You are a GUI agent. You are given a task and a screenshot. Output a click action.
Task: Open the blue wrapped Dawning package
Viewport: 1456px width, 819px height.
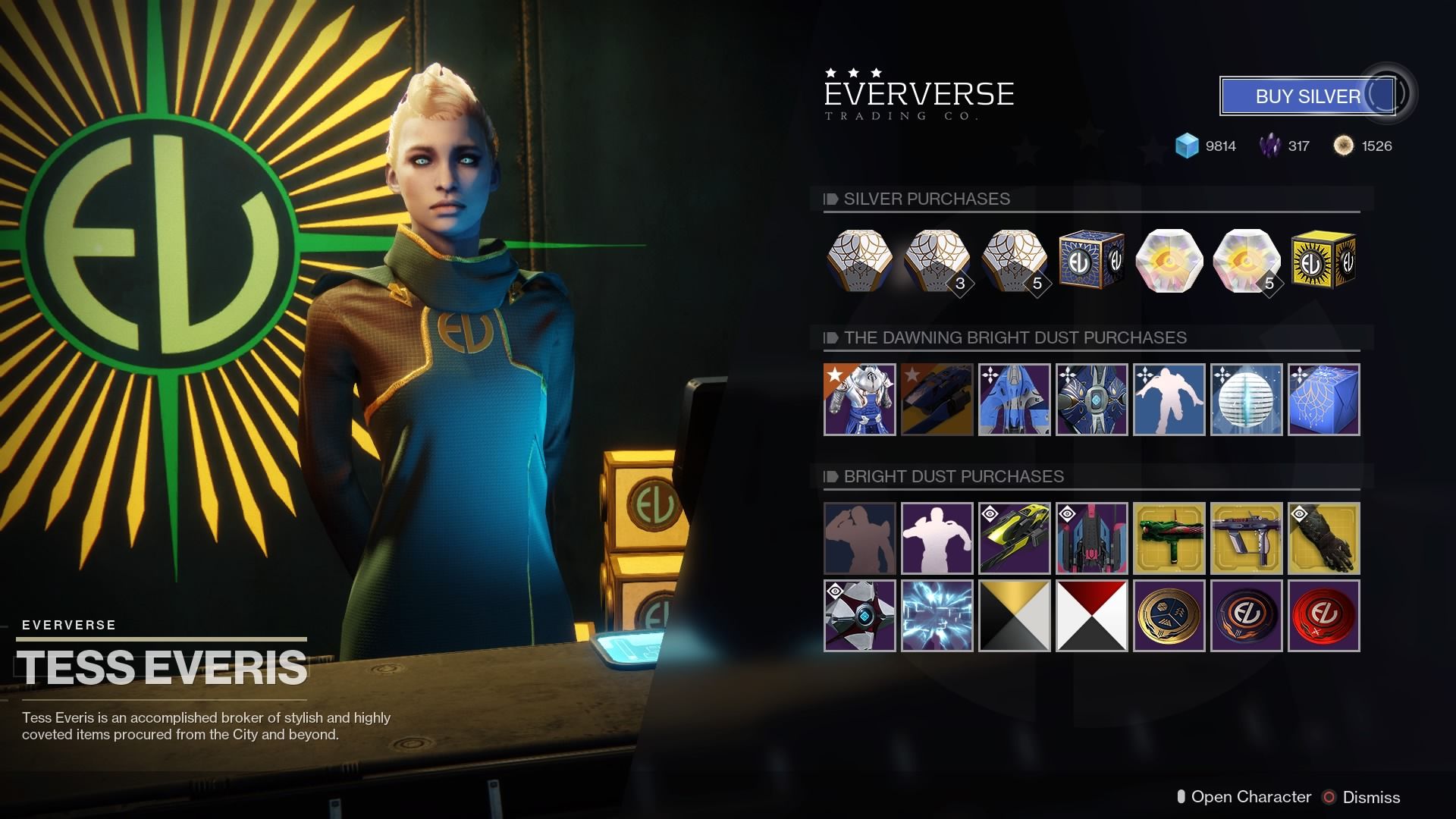pyautogui.click(x=1323, y=400)
